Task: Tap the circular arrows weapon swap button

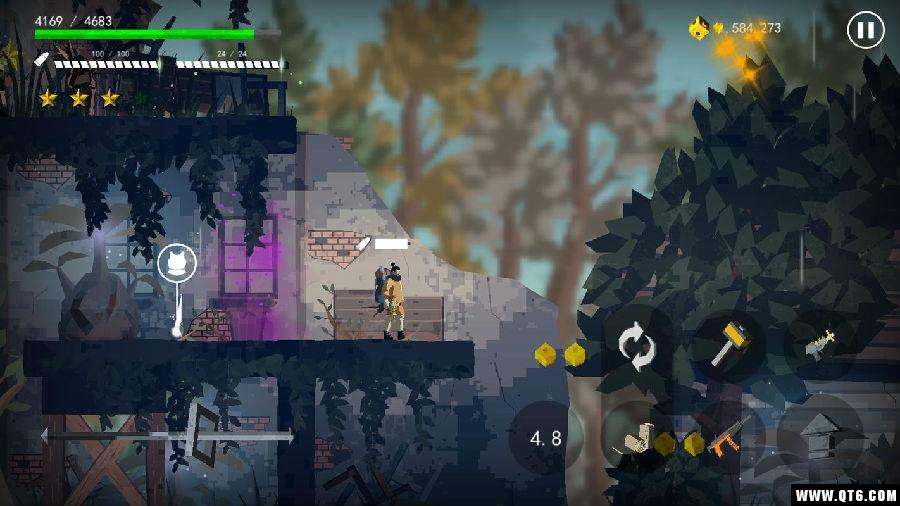Action: tap(635, 347)
